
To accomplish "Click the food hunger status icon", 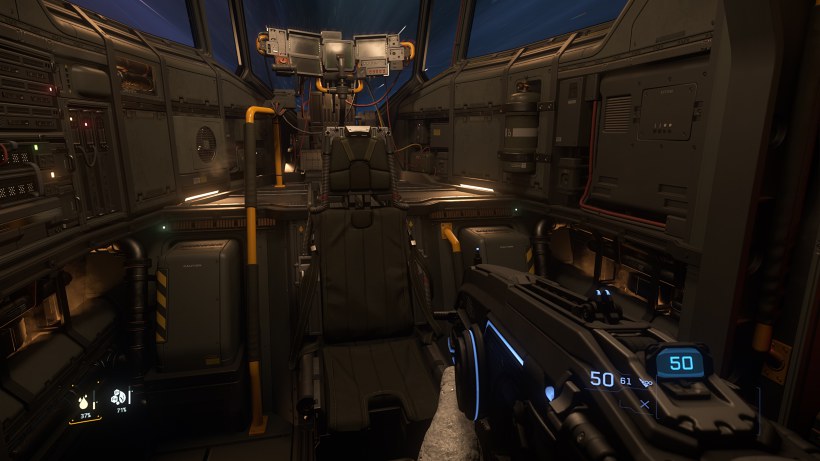I will (x=119, y=397).
